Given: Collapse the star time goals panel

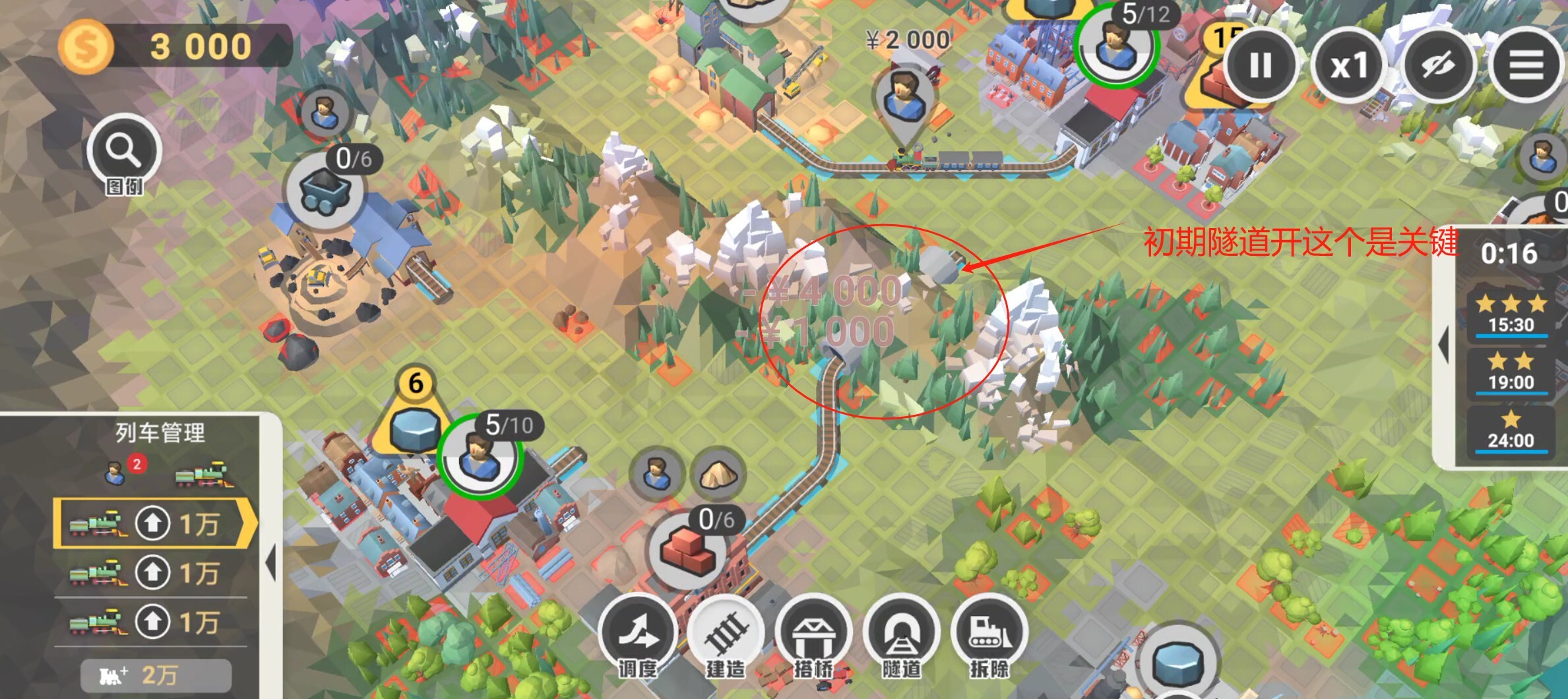Looking at the screenshot, I should click(x=1445, y=344).
